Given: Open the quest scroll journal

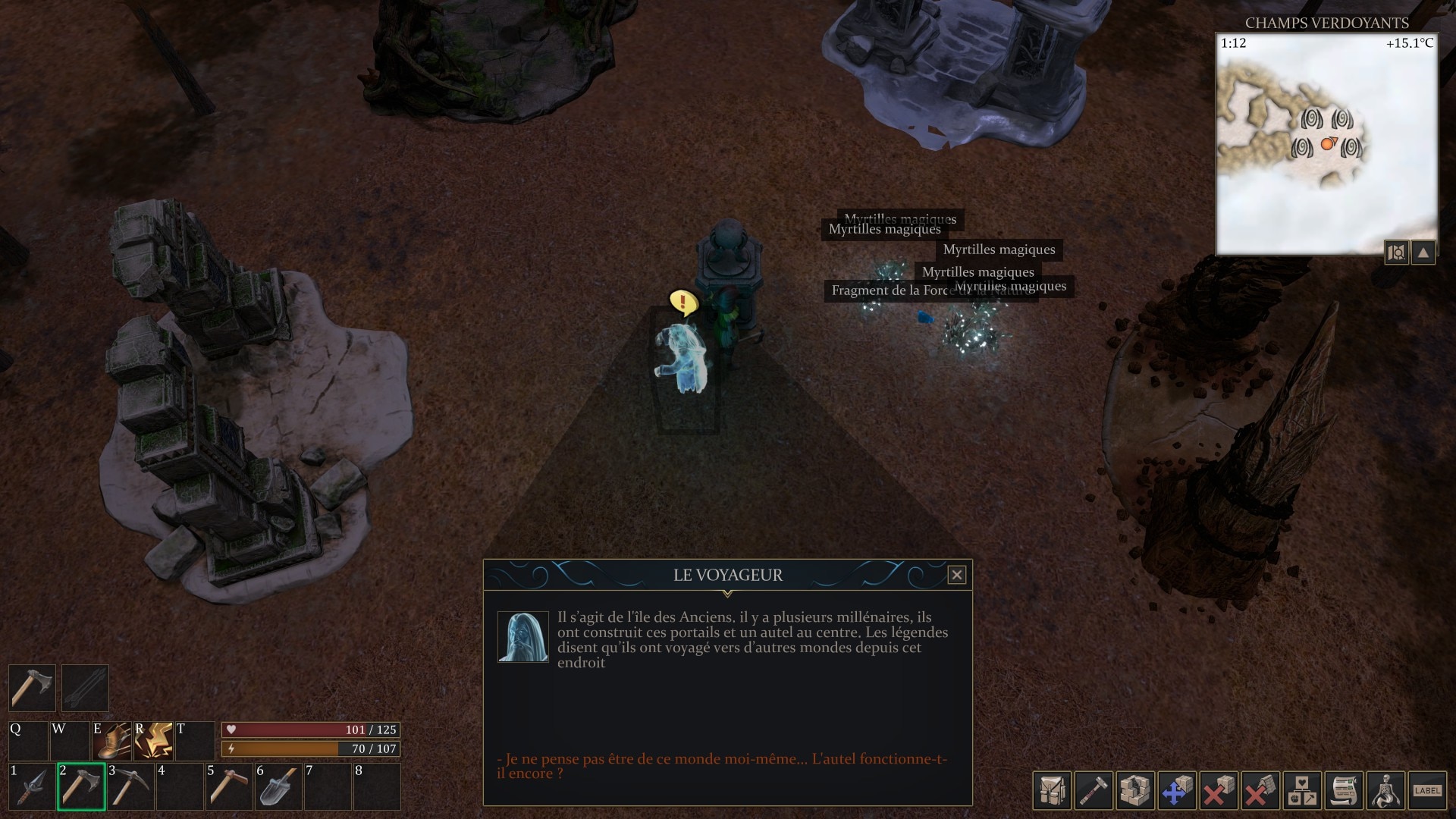Looking at the screenshot, I should pyautogui.click(x=1343, y=791).
